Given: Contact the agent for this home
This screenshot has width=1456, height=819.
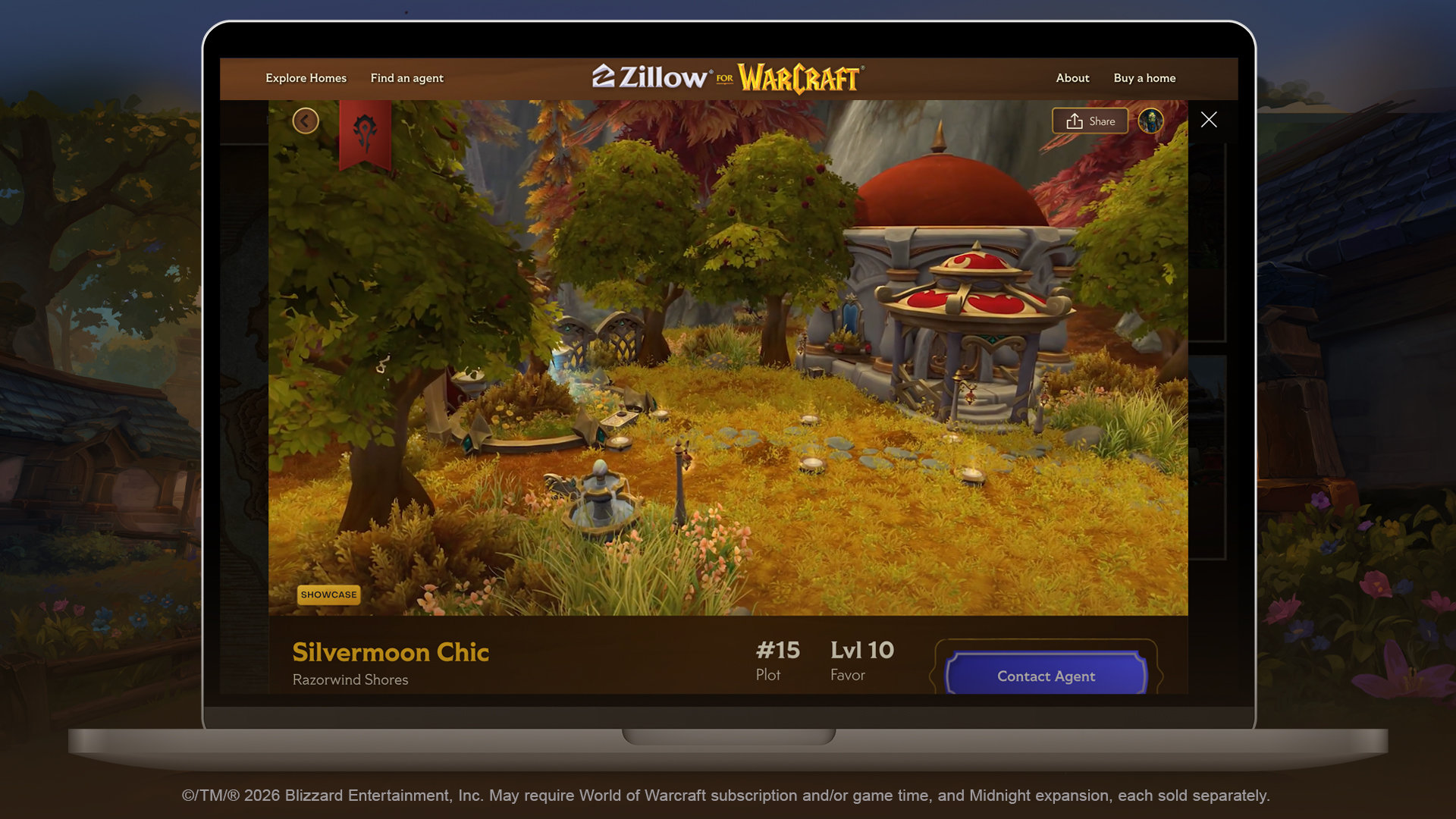Looking at the screenshot, I should pos(1046,676).
